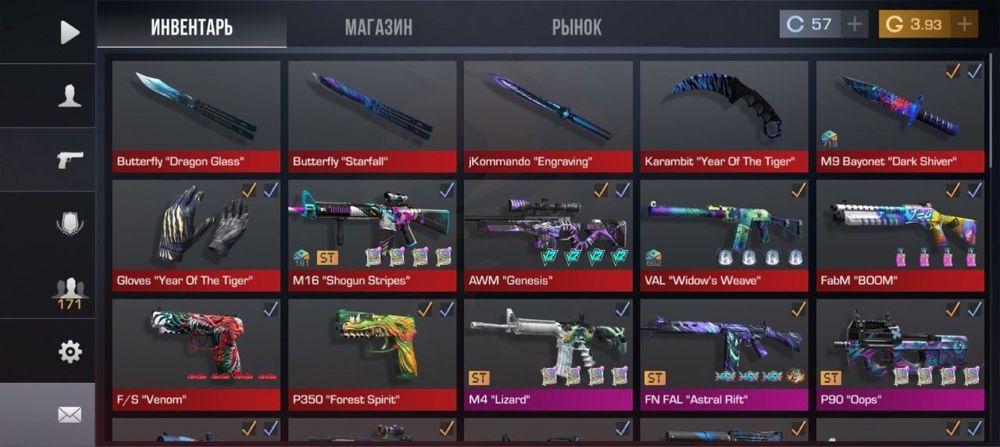This screenshot has width=1000, height=447.
Task: Open the pistol weapons section
Action: [x=69, y=159]
